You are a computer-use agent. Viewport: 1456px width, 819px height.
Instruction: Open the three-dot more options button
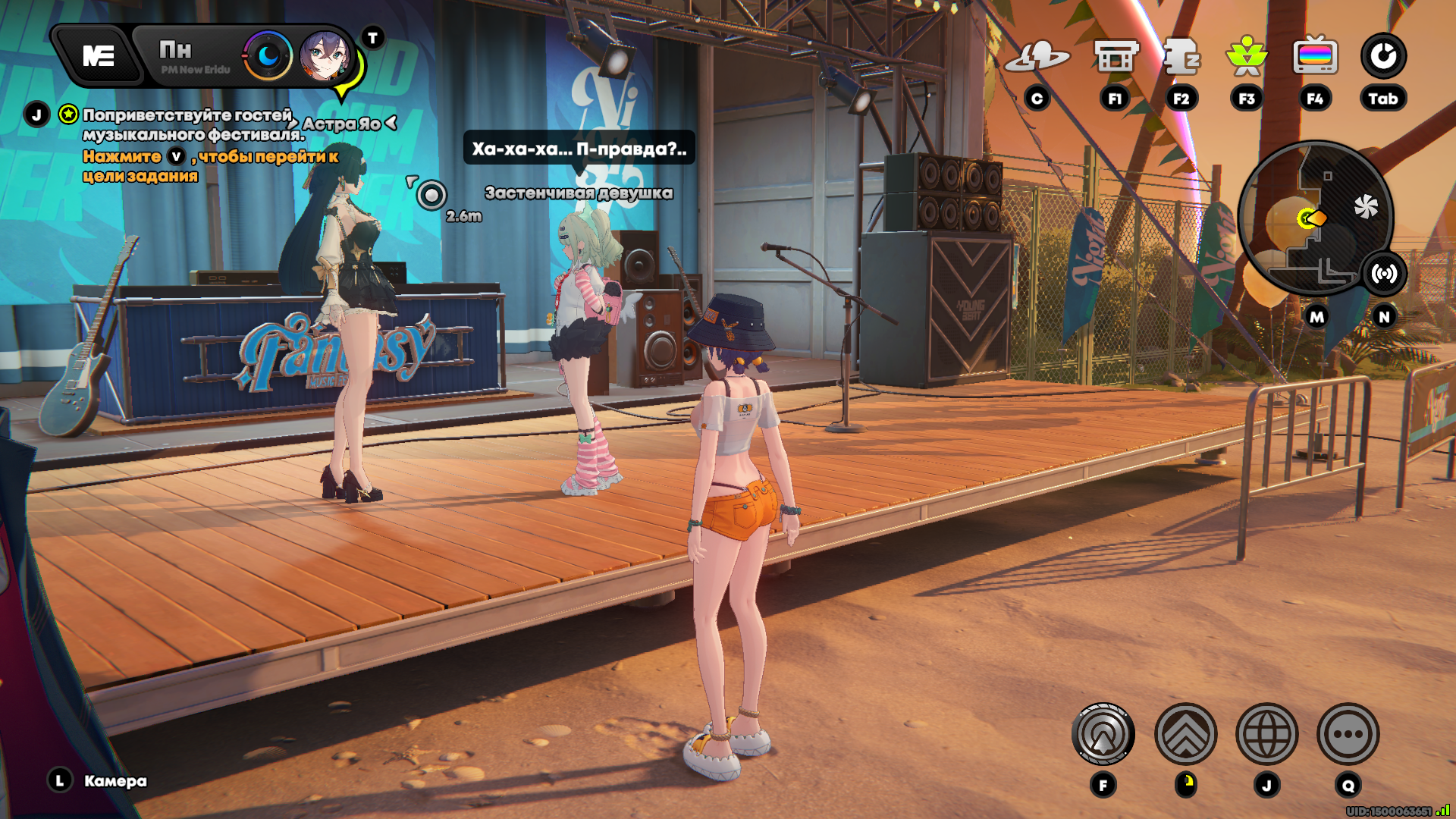[1348, 734]
